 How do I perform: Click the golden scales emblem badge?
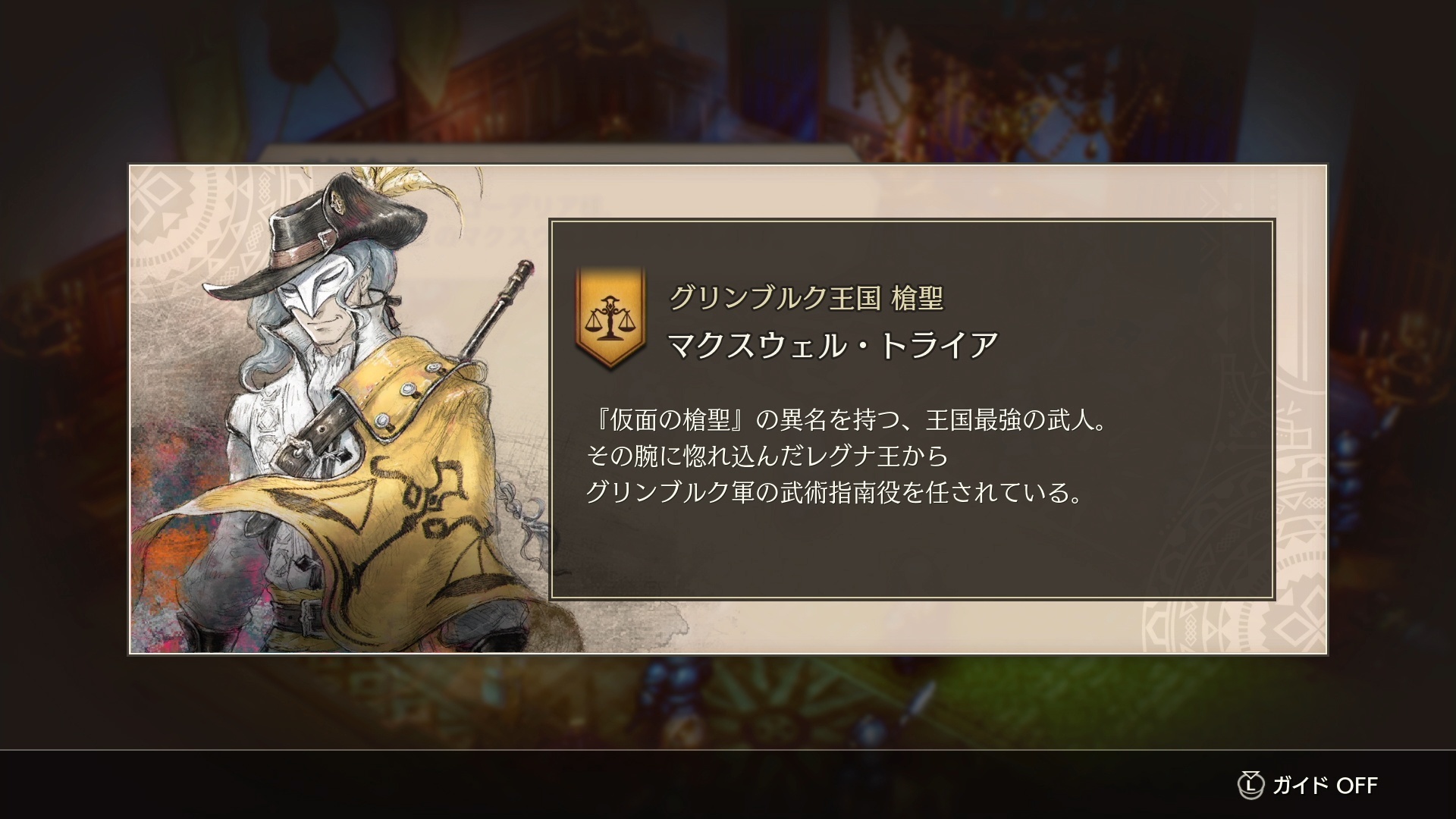[x=611, y=318]
